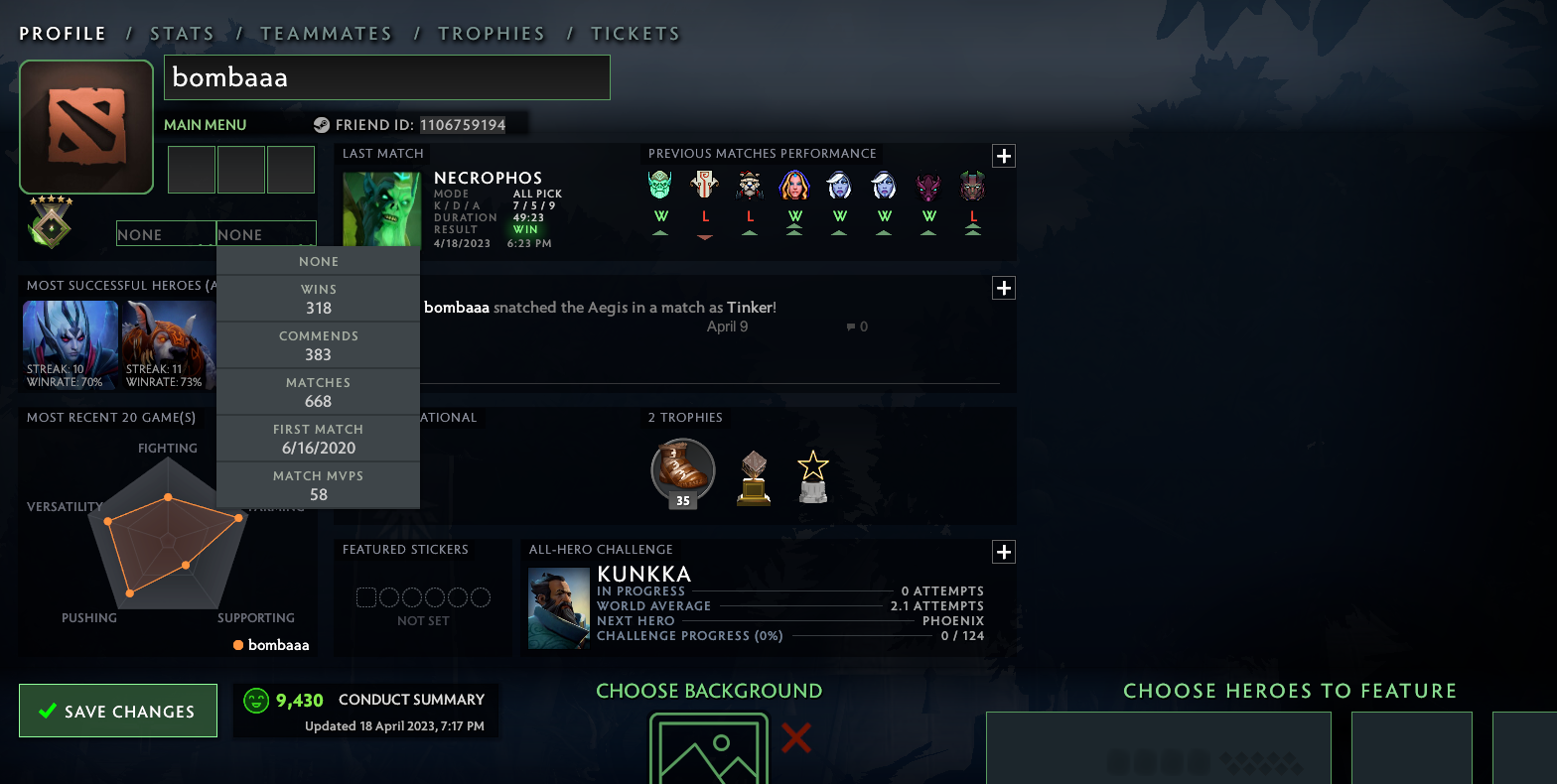Switch to the STATS tab
The height and width of the screenshot is (784, 1557).
[x=183, y=33]
